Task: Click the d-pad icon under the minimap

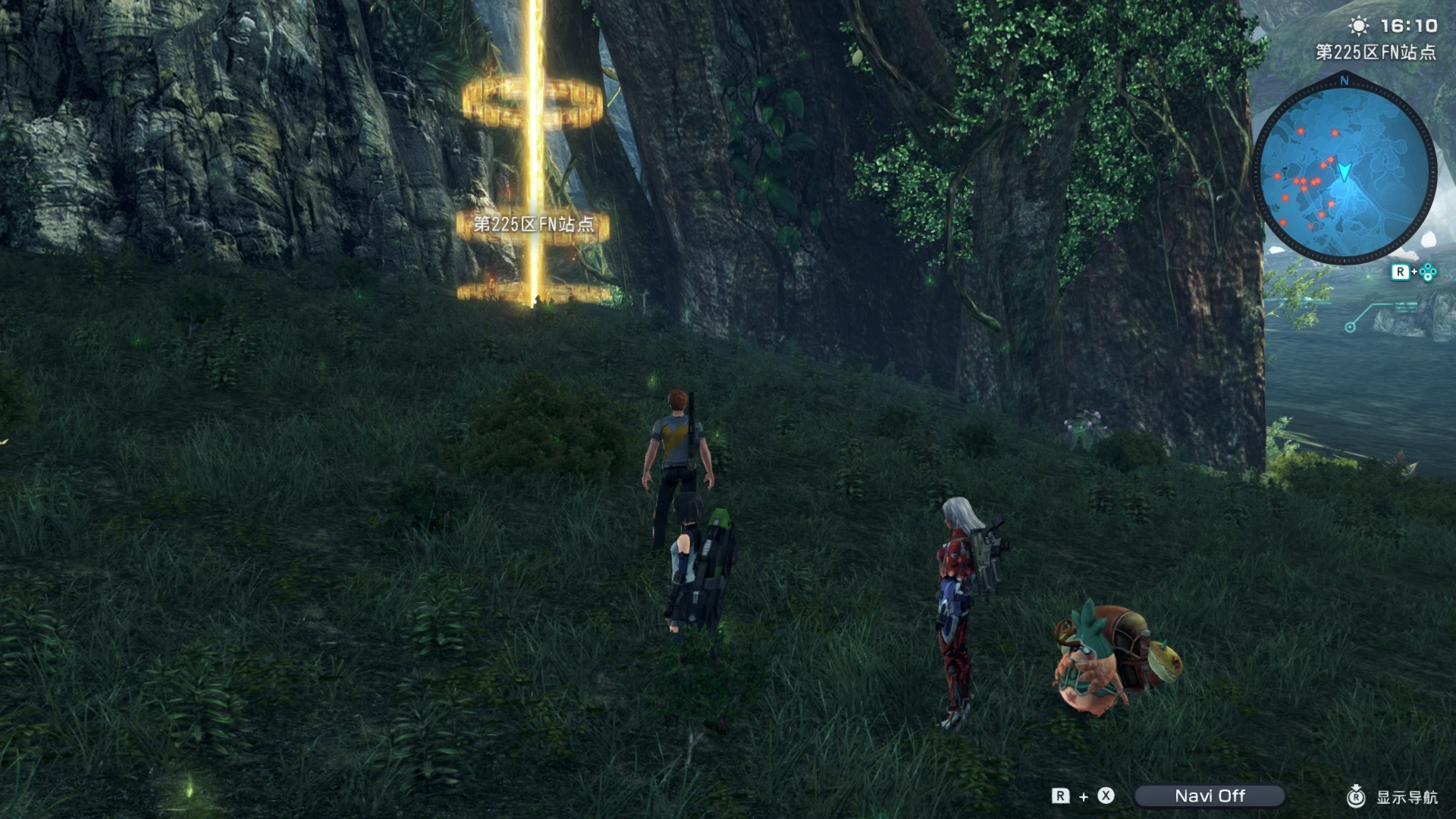Action: (1429, 271)
